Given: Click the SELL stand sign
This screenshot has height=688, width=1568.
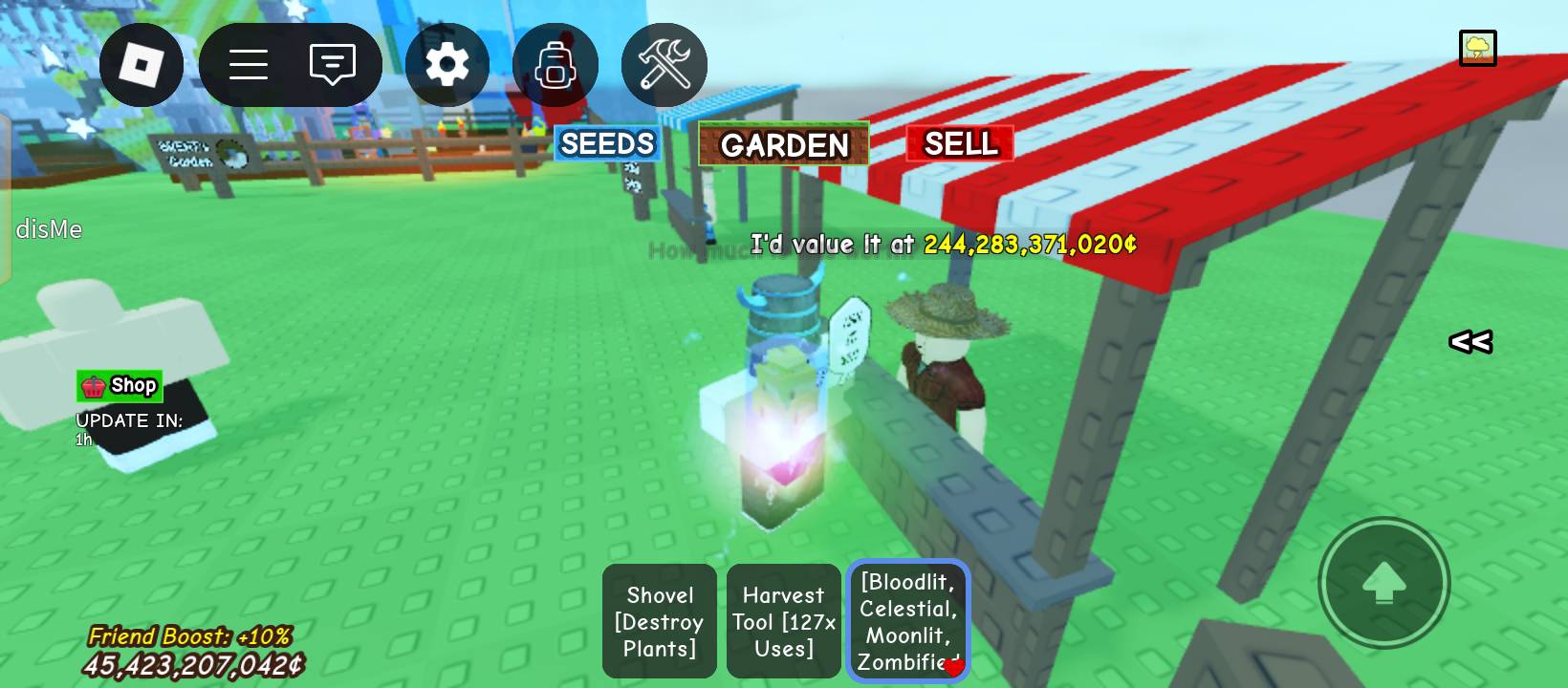Looking at the screenshot, I should click(x=961, y=144).
